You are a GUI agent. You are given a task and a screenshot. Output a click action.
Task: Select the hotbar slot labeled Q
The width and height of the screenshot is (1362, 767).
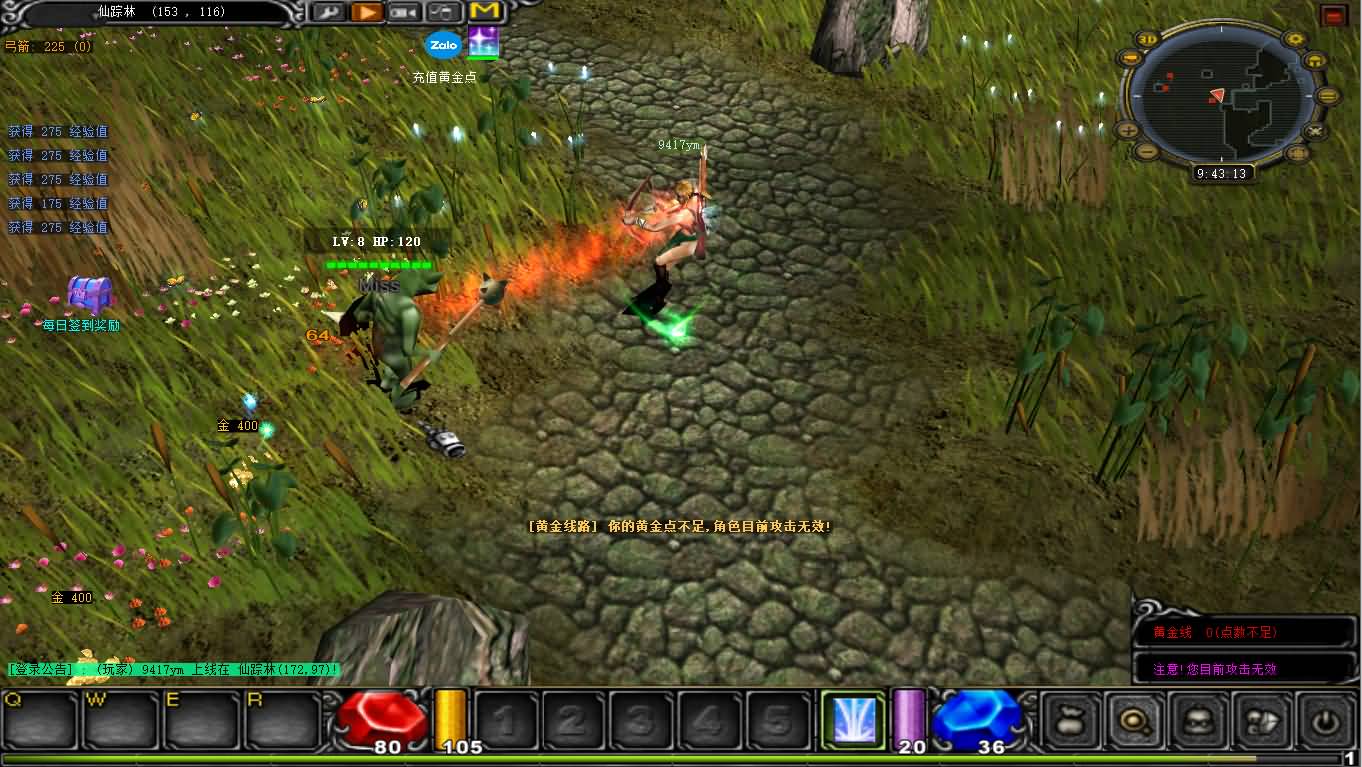40,719
